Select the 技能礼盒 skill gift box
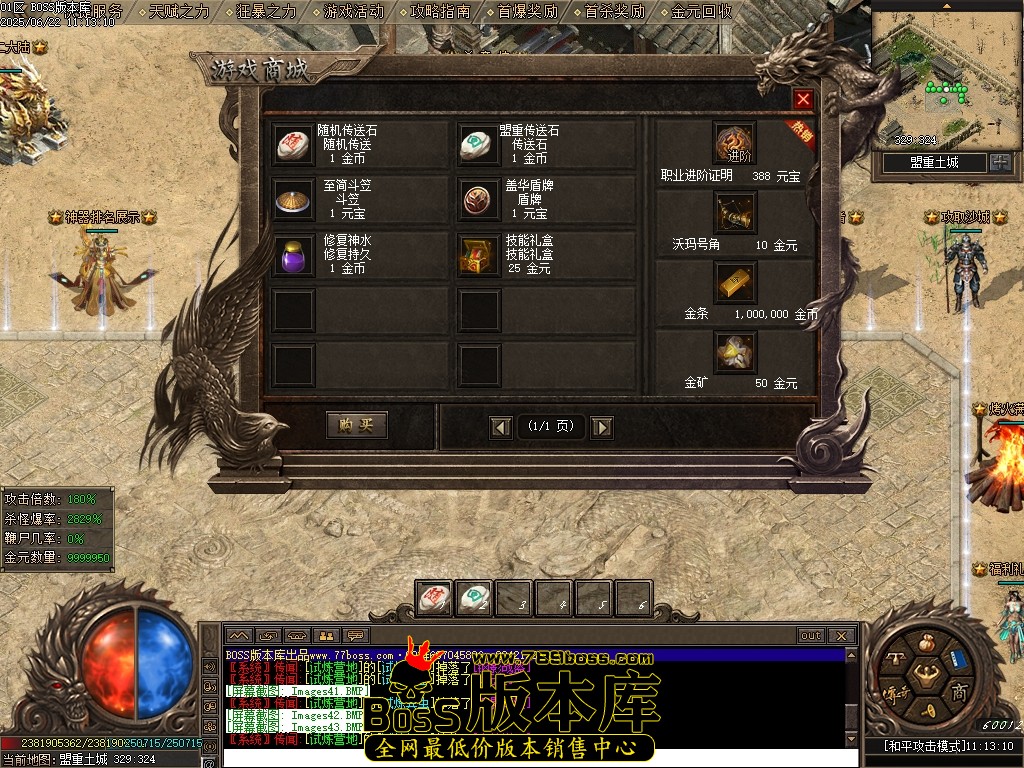 [477, 255]
